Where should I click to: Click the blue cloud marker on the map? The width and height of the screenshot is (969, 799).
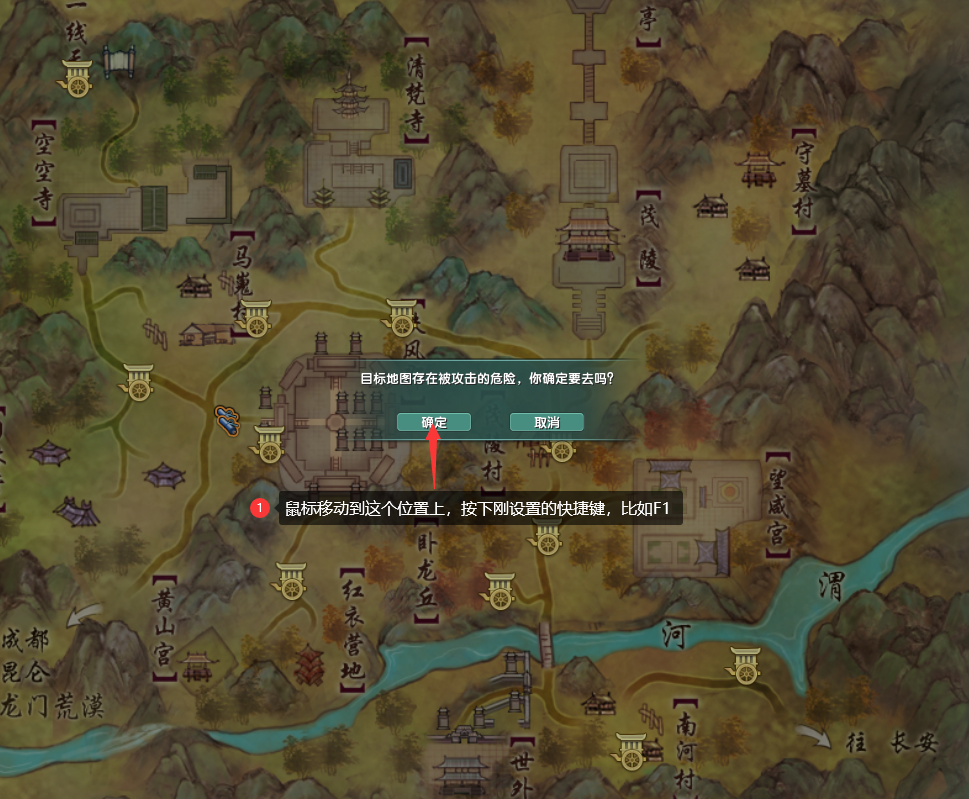pos(228,420)
